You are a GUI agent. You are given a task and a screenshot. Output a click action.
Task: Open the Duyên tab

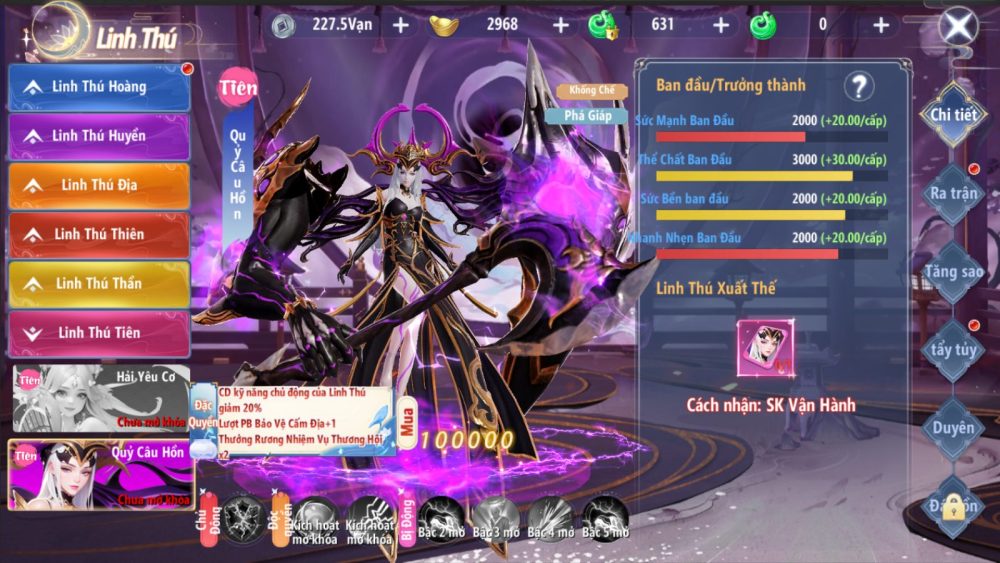(952, 428)
